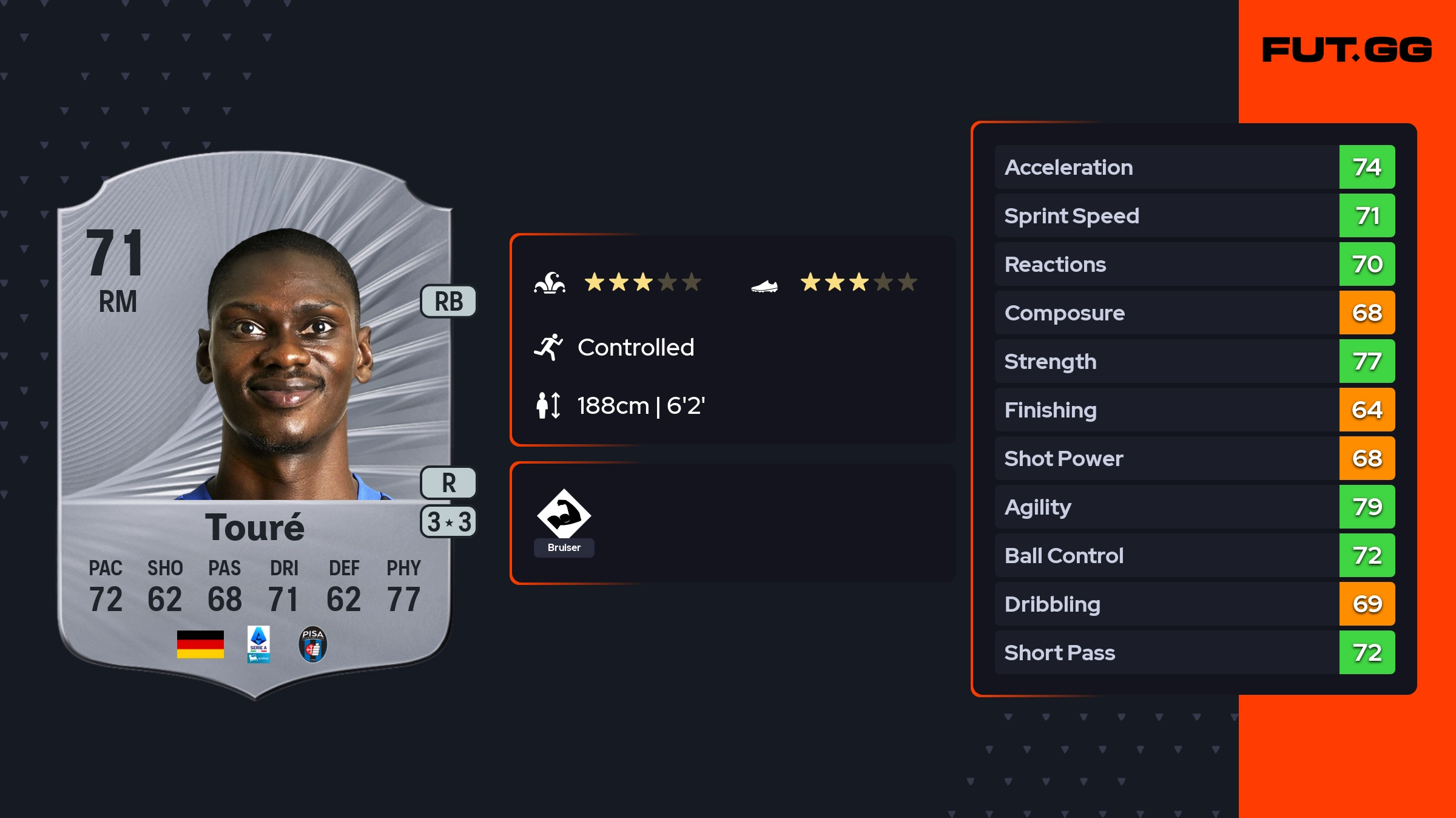The width and height of the screenshot is (1456, 818).
Task: Click the Serie A league badge
Action: 258,644
